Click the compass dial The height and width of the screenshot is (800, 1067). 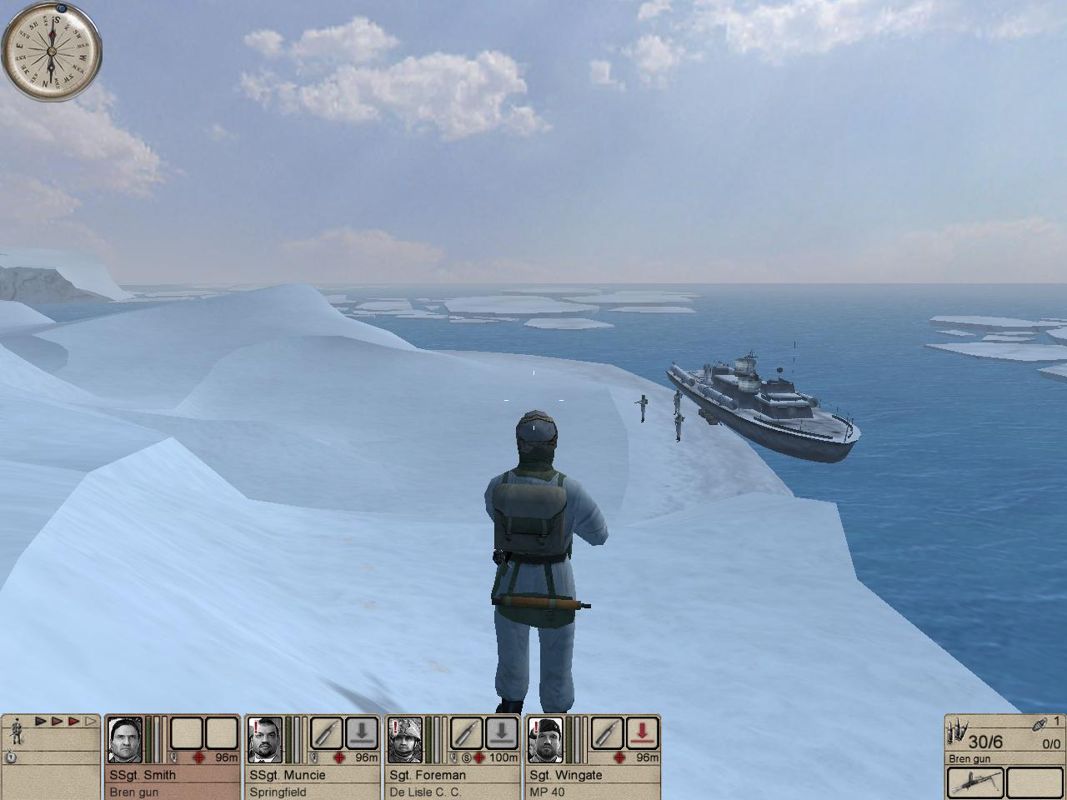coord(51,50)
